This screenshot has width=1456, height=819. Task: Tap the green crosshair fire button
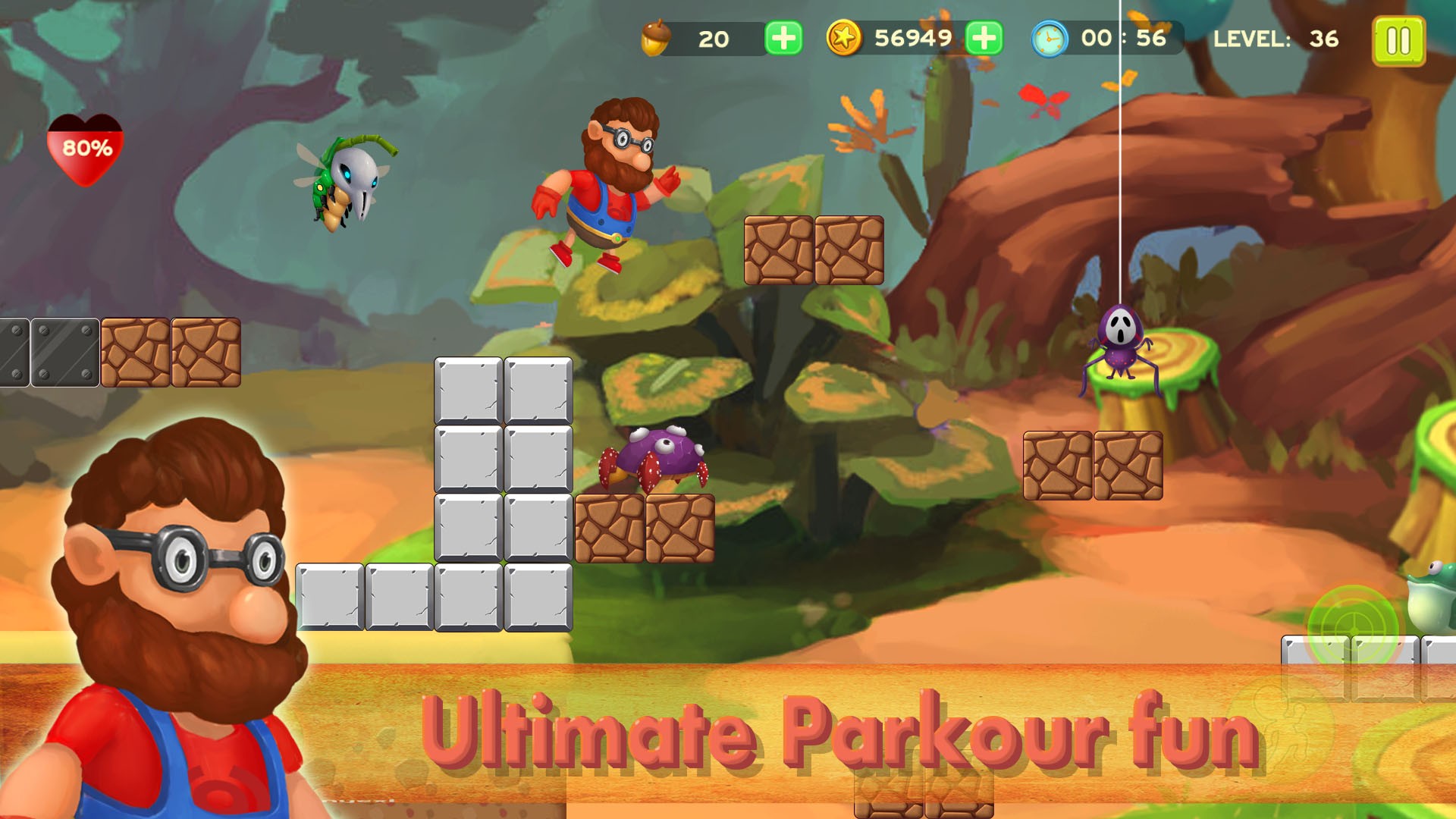point(1353,627)
